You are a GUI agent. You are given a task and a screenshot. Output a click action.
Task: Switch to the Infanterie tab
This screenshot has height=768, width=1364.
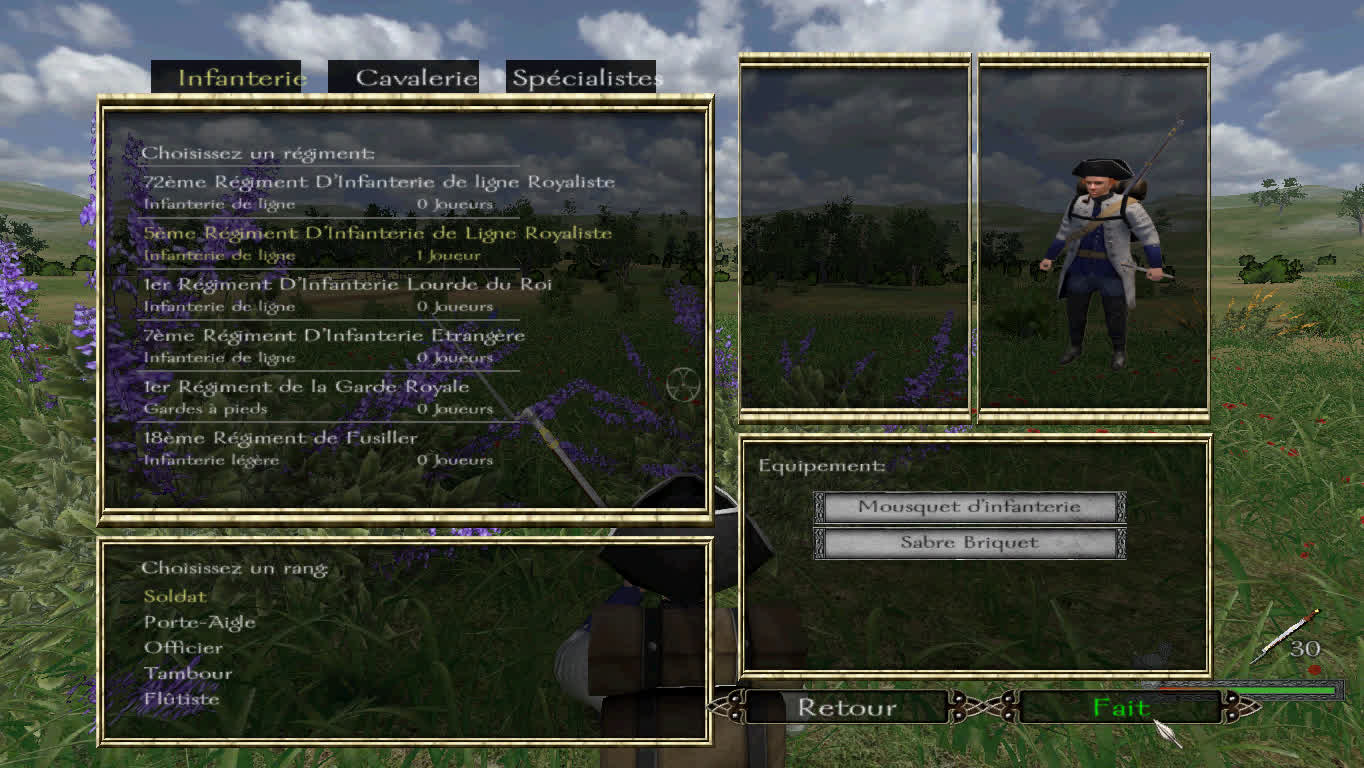tap(240, 78)
